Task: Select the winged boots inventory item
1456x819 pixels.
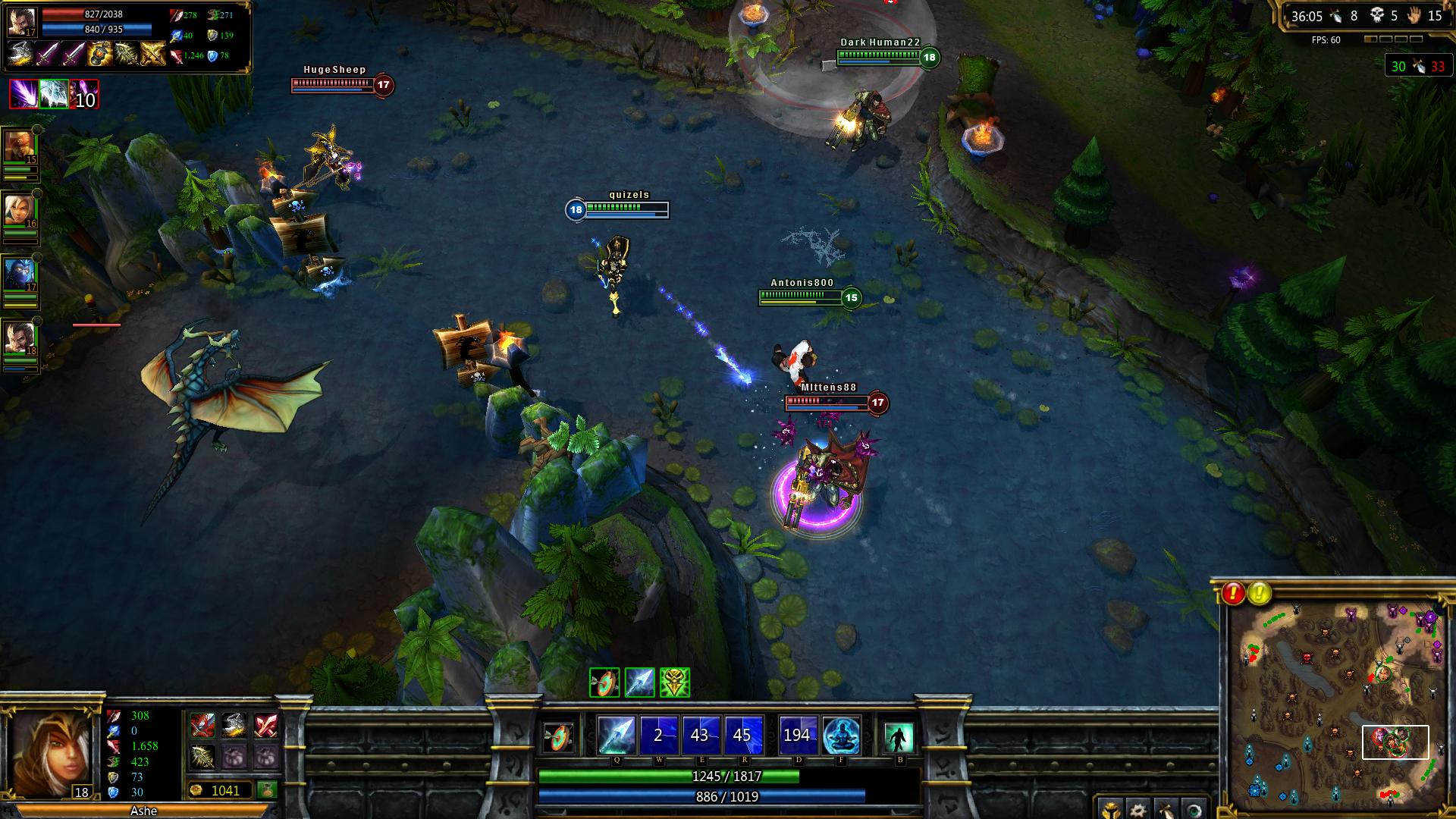Action: 234,725
